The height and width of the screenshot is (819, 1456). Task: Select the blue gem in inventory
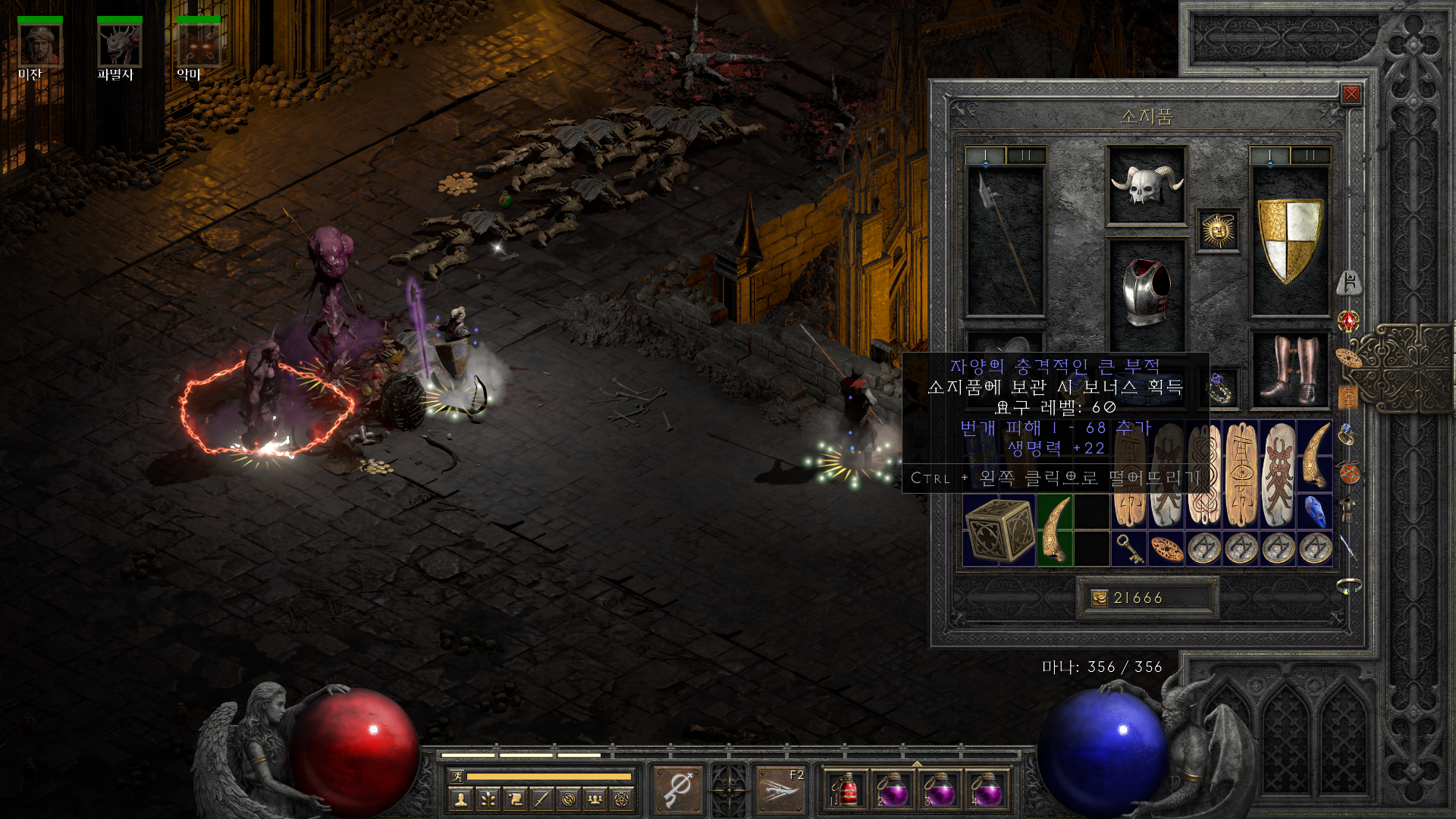click(1316, 511)
